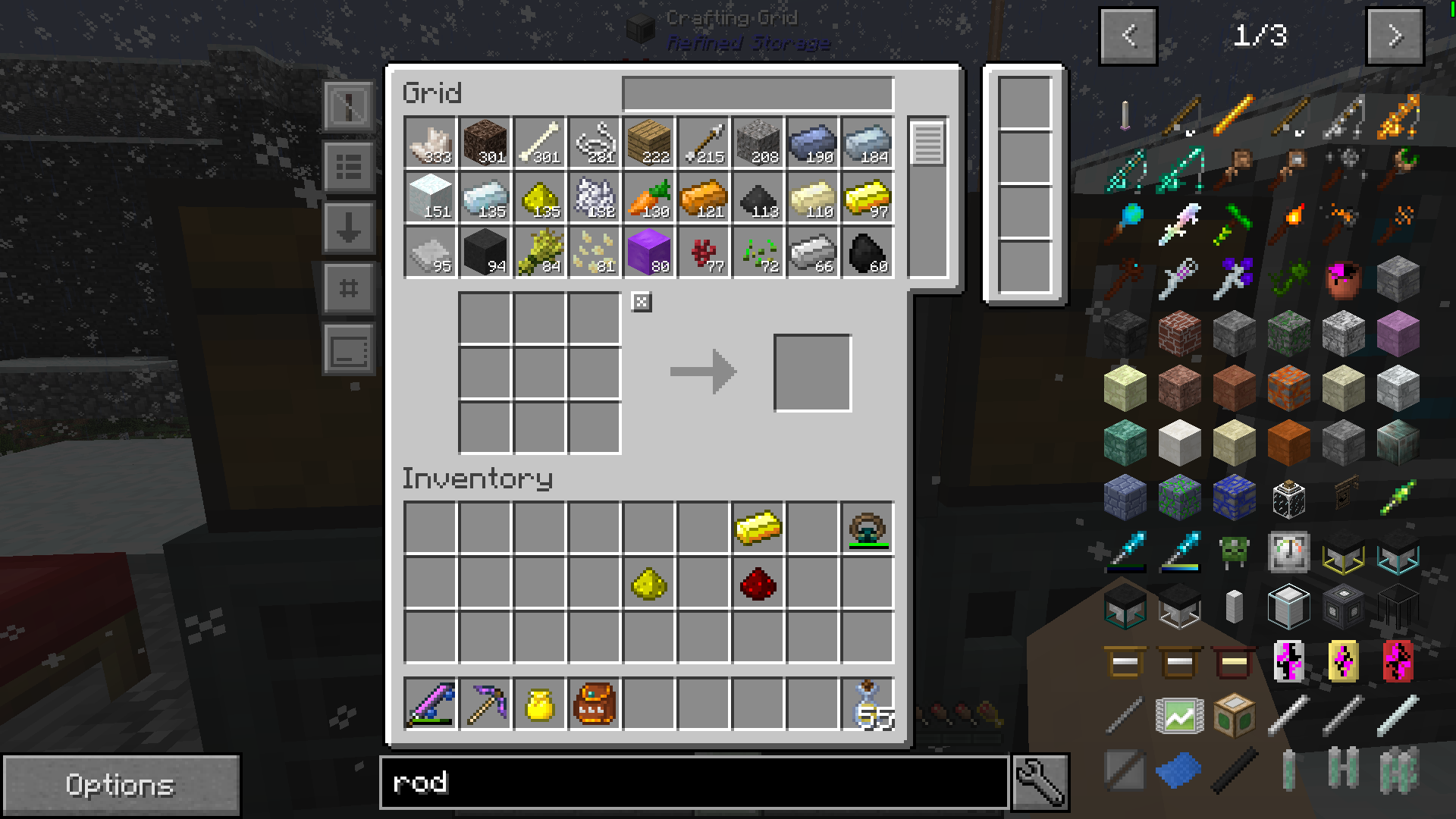Select the bone stack of 301

(x=539, y=143)
